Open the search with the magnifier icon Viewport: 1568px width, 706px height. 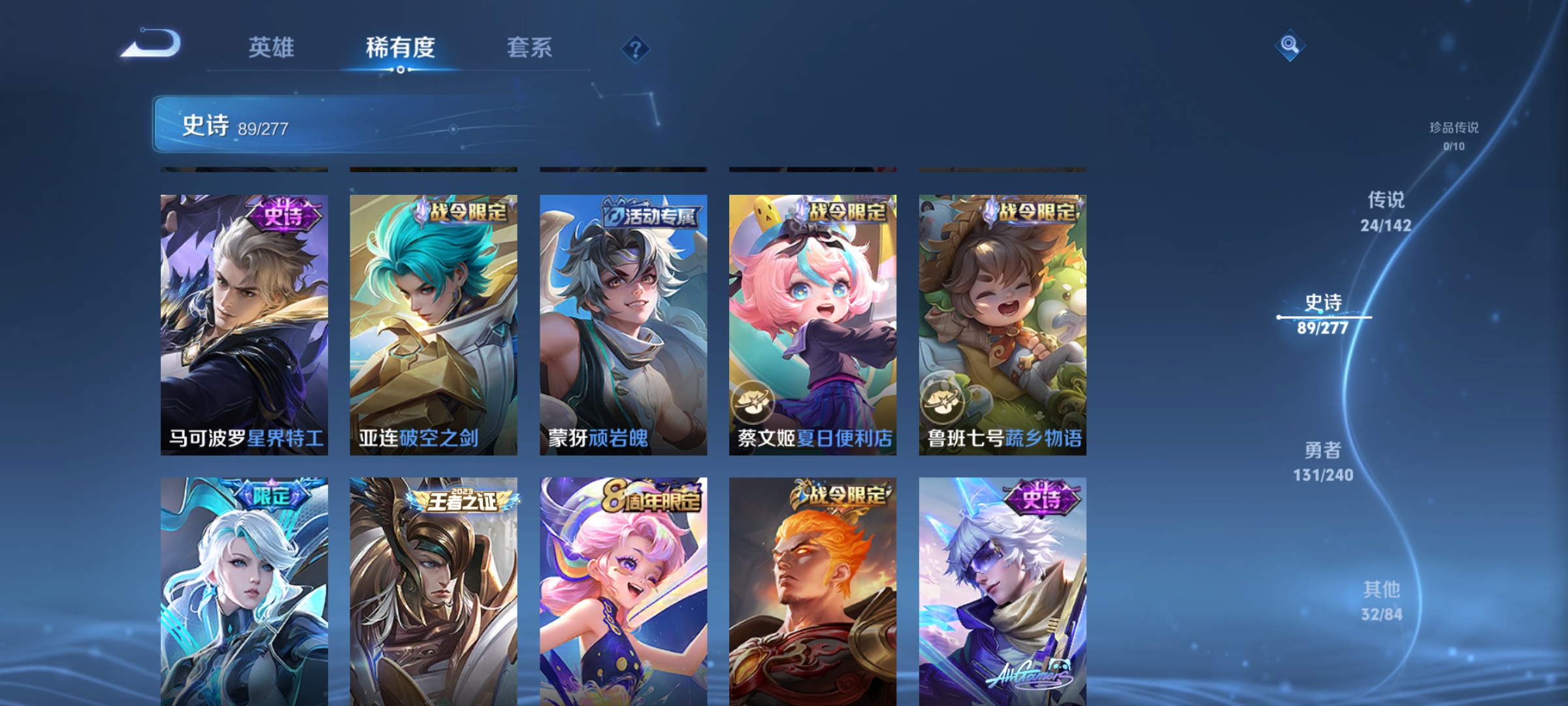click(1290, 46)
